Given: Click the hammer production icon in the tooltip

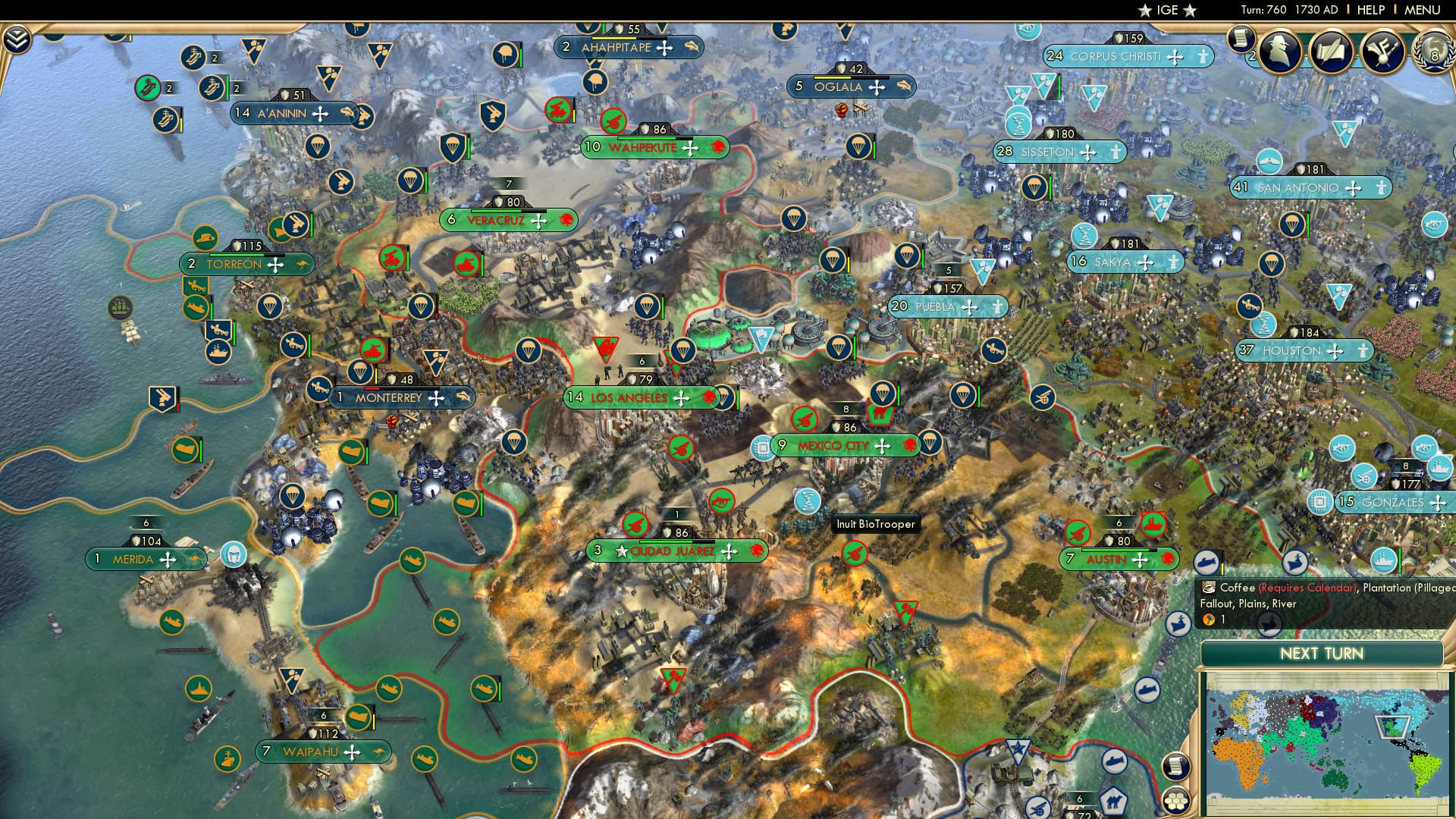Looking at the screenshot, I should tap(1207, 620).
